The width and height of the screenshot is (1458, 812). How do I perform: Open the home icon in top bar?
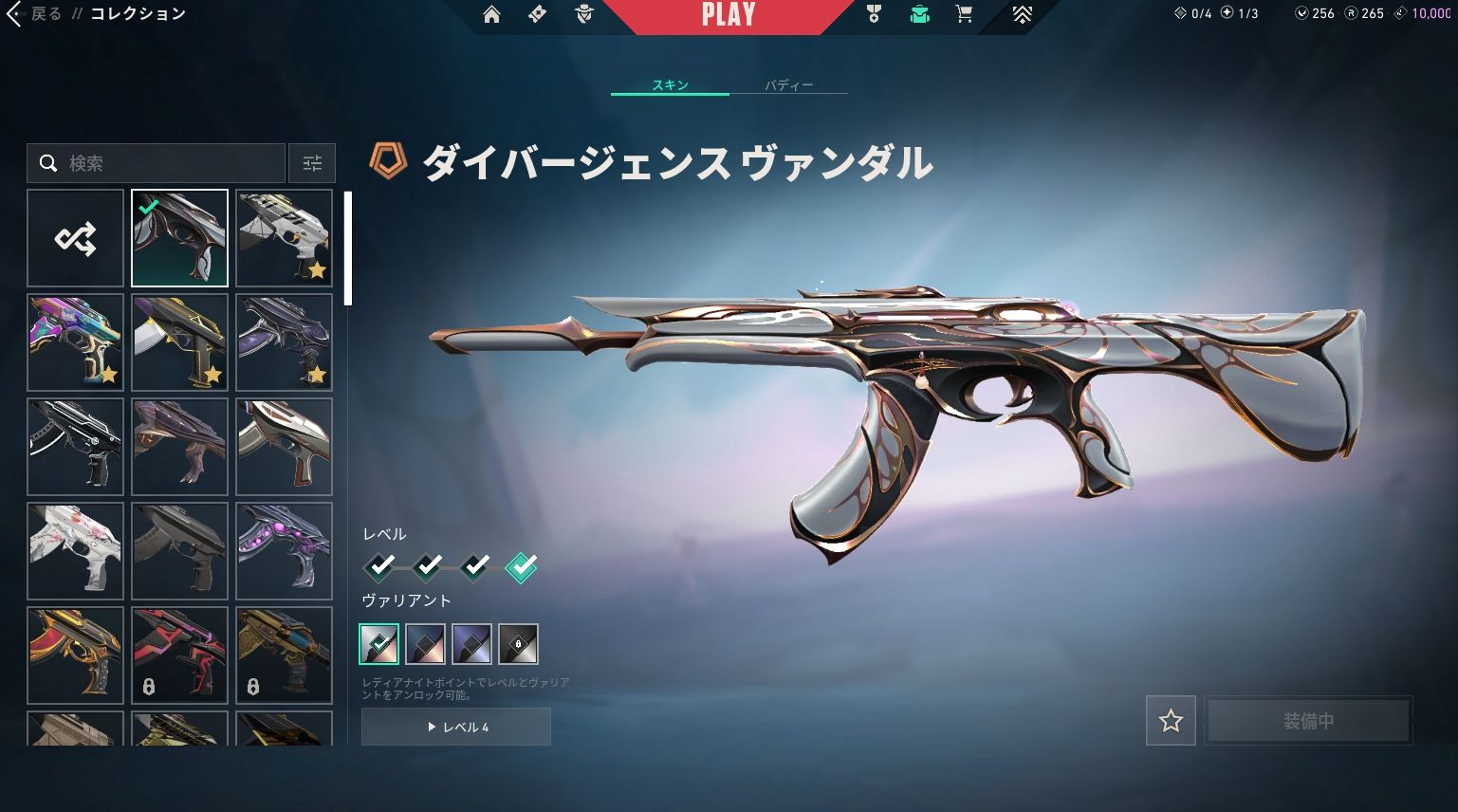[x=491, y=14]
